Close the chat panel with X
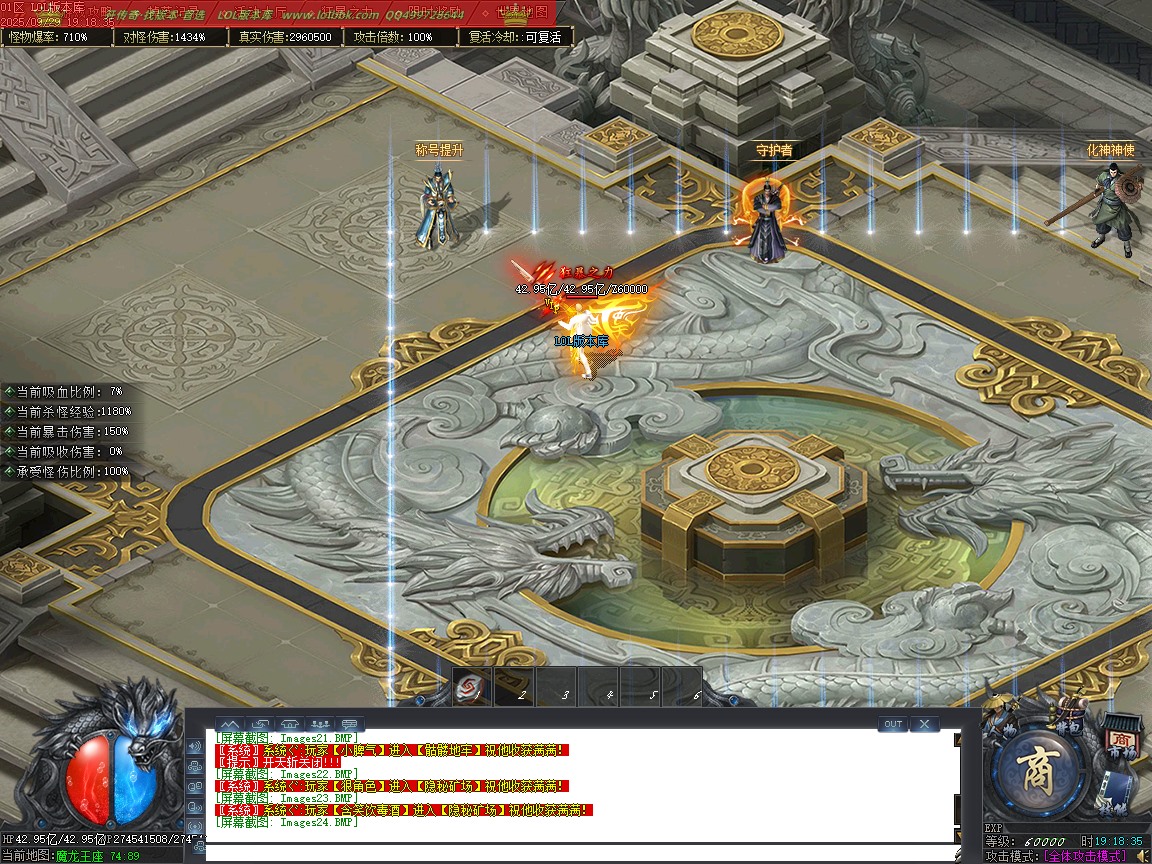Screen dimensions: 1152x864 pyautogui.click(x=924, y=724)
